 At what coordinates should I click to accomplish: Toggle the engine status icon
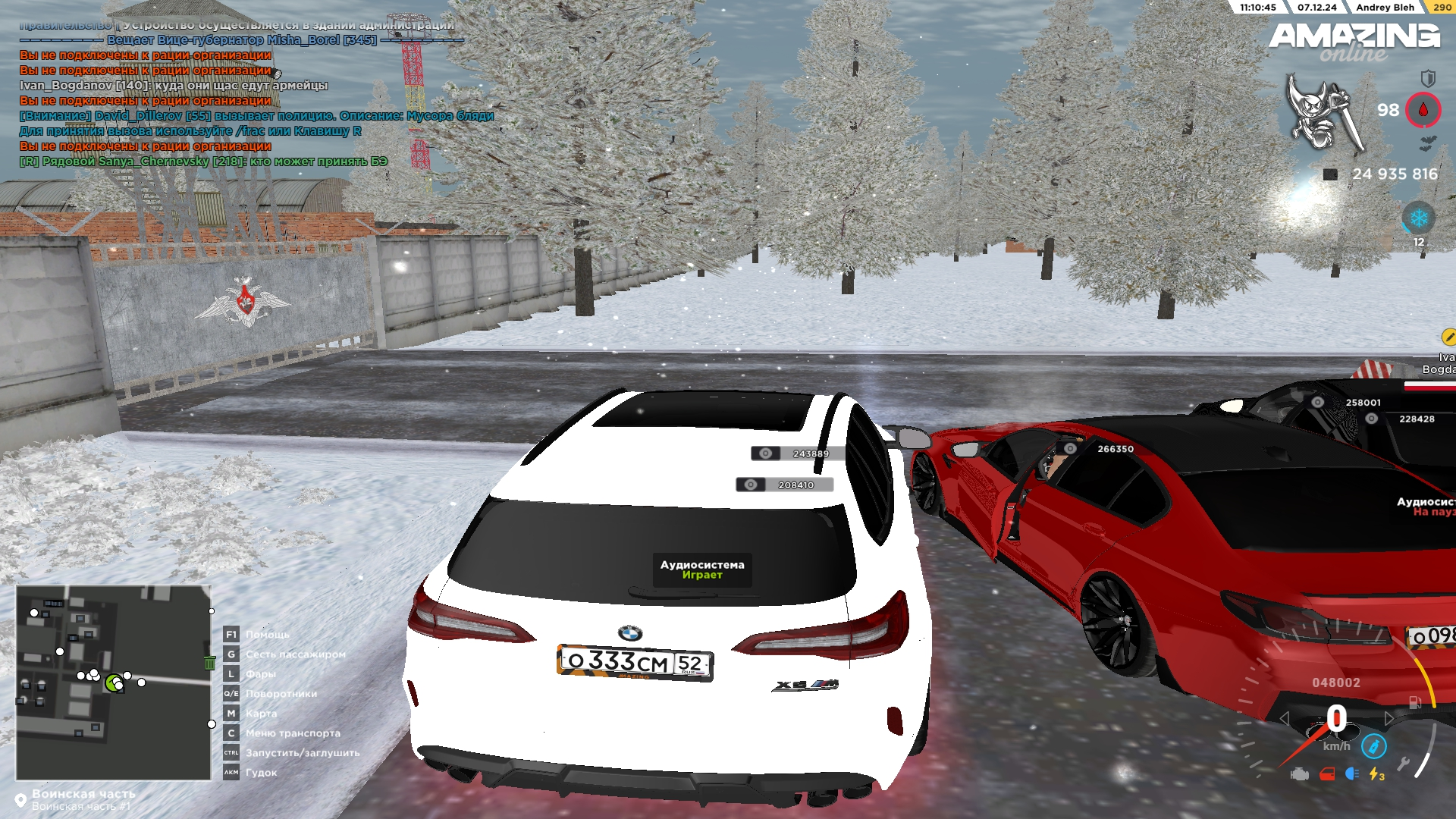[1300, 774]
